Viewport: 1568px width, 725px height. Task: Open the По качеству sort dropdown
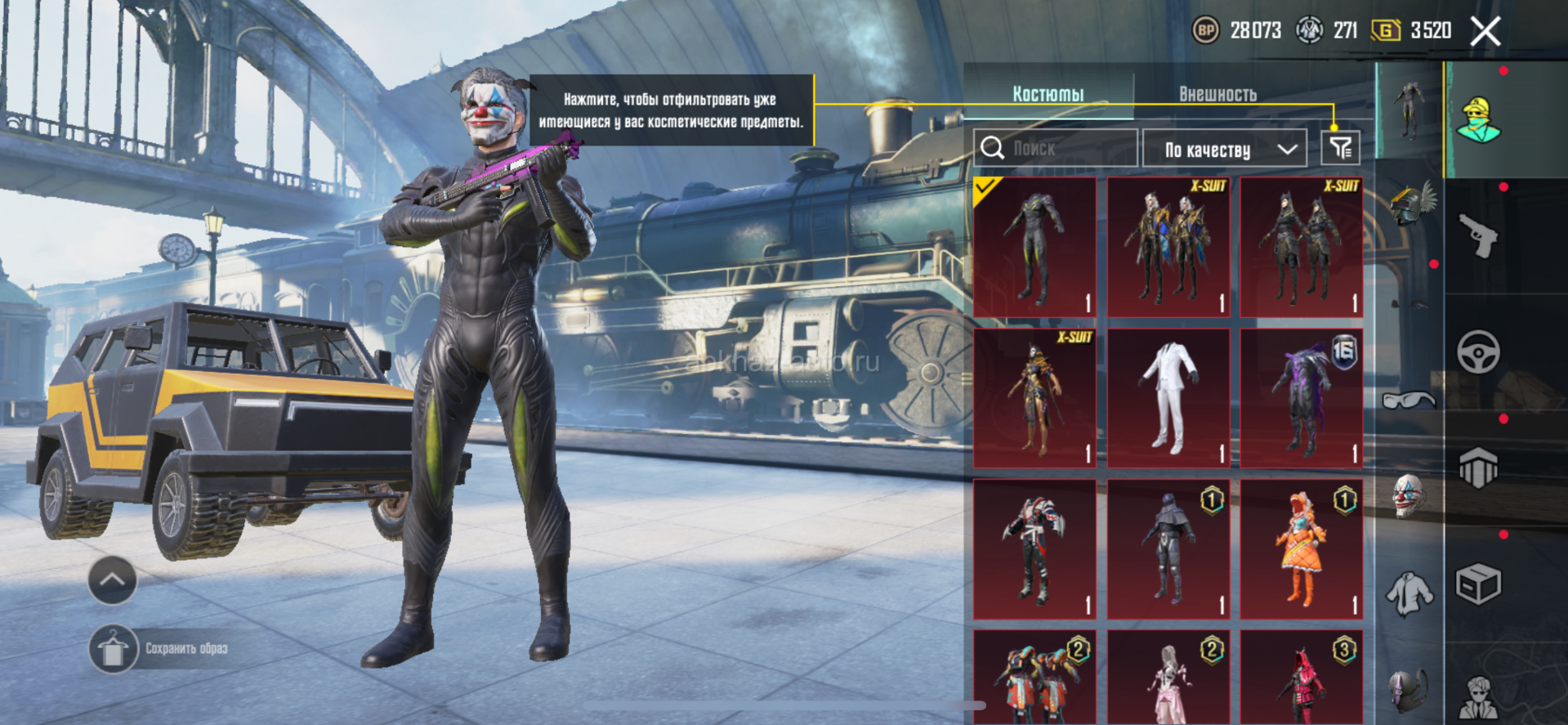[x=1230, y=150]
